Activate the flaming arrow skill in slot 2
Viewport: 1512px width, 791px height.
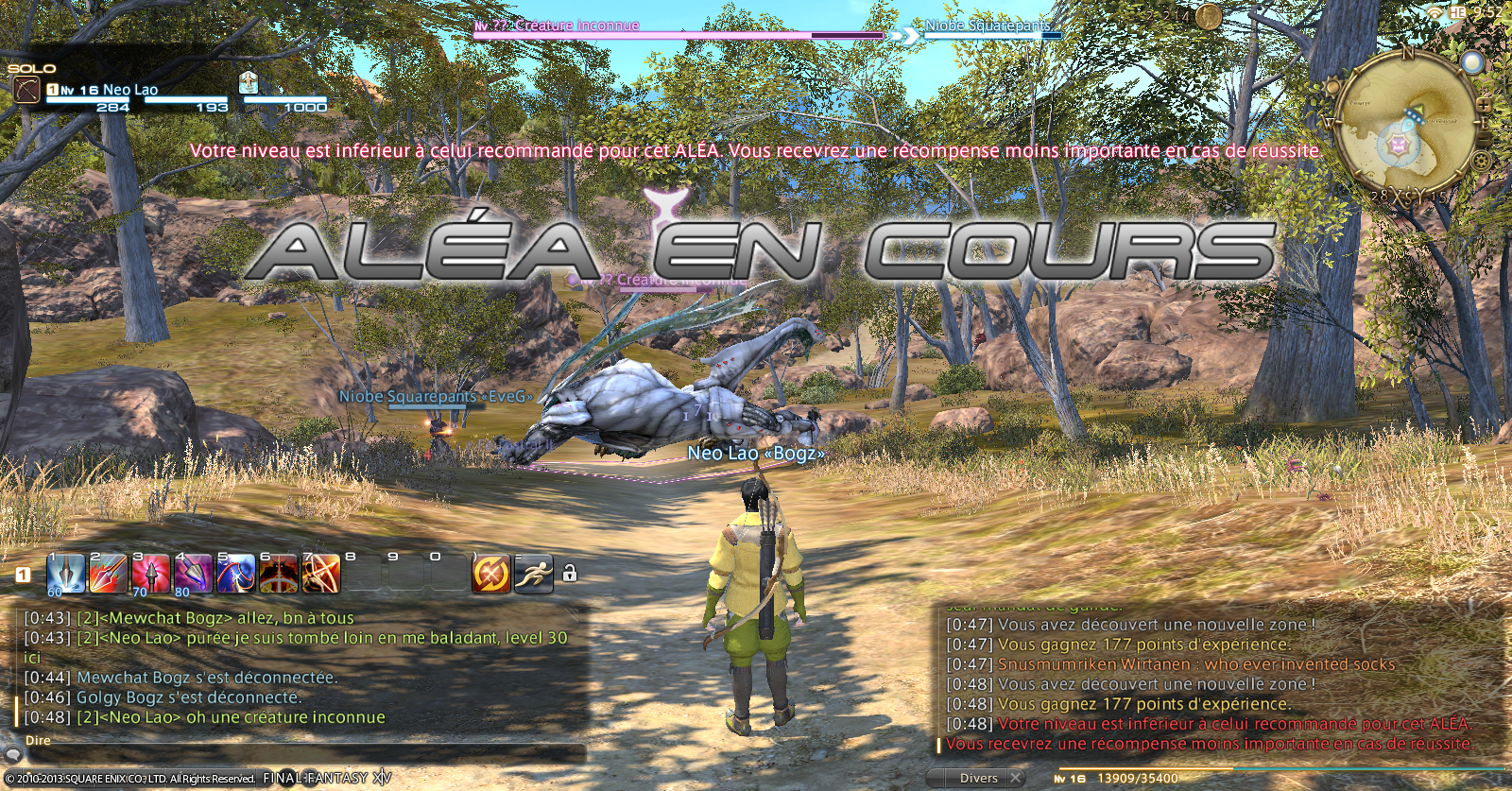pos(109,574)
